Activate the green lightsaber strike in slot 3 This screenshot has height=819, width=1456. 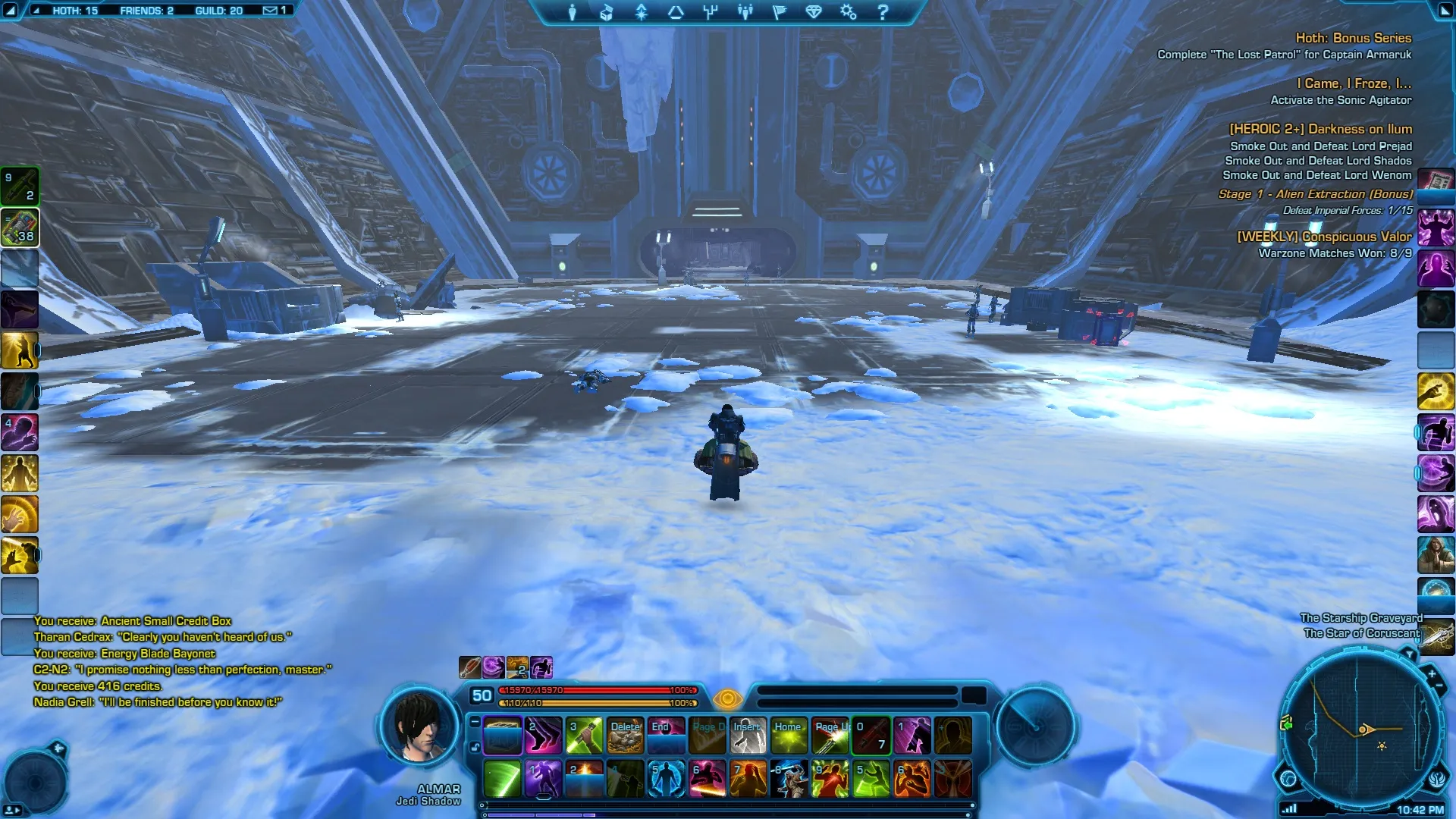tap(585, 736)
